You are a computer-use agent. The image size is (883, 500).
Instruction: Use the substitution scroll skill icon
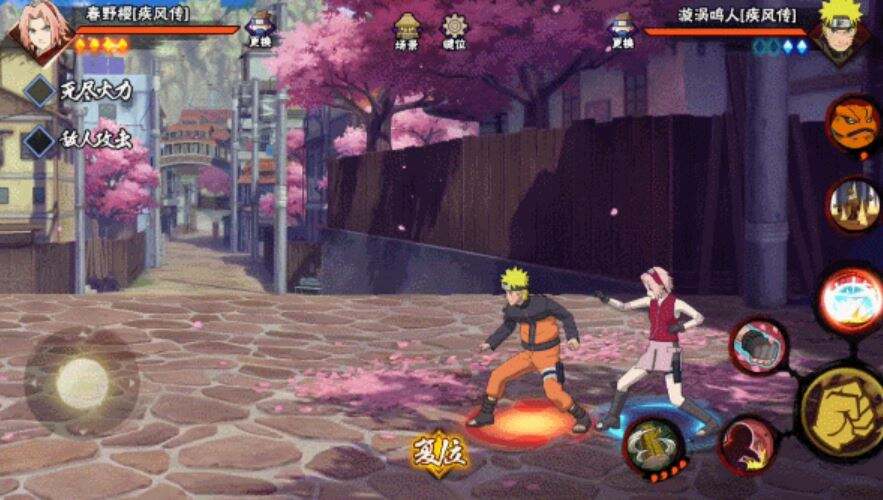click(x=654, y=440)
